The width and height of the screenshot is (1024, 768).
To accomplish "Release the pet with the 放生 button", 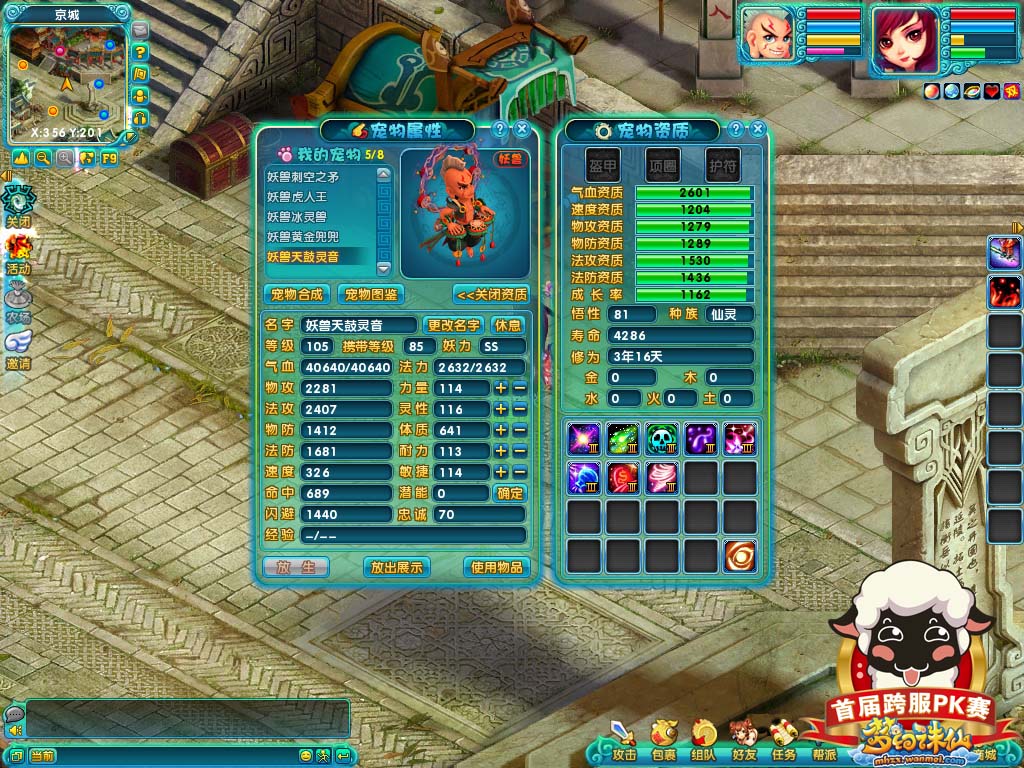I will (x=295, y=567).
